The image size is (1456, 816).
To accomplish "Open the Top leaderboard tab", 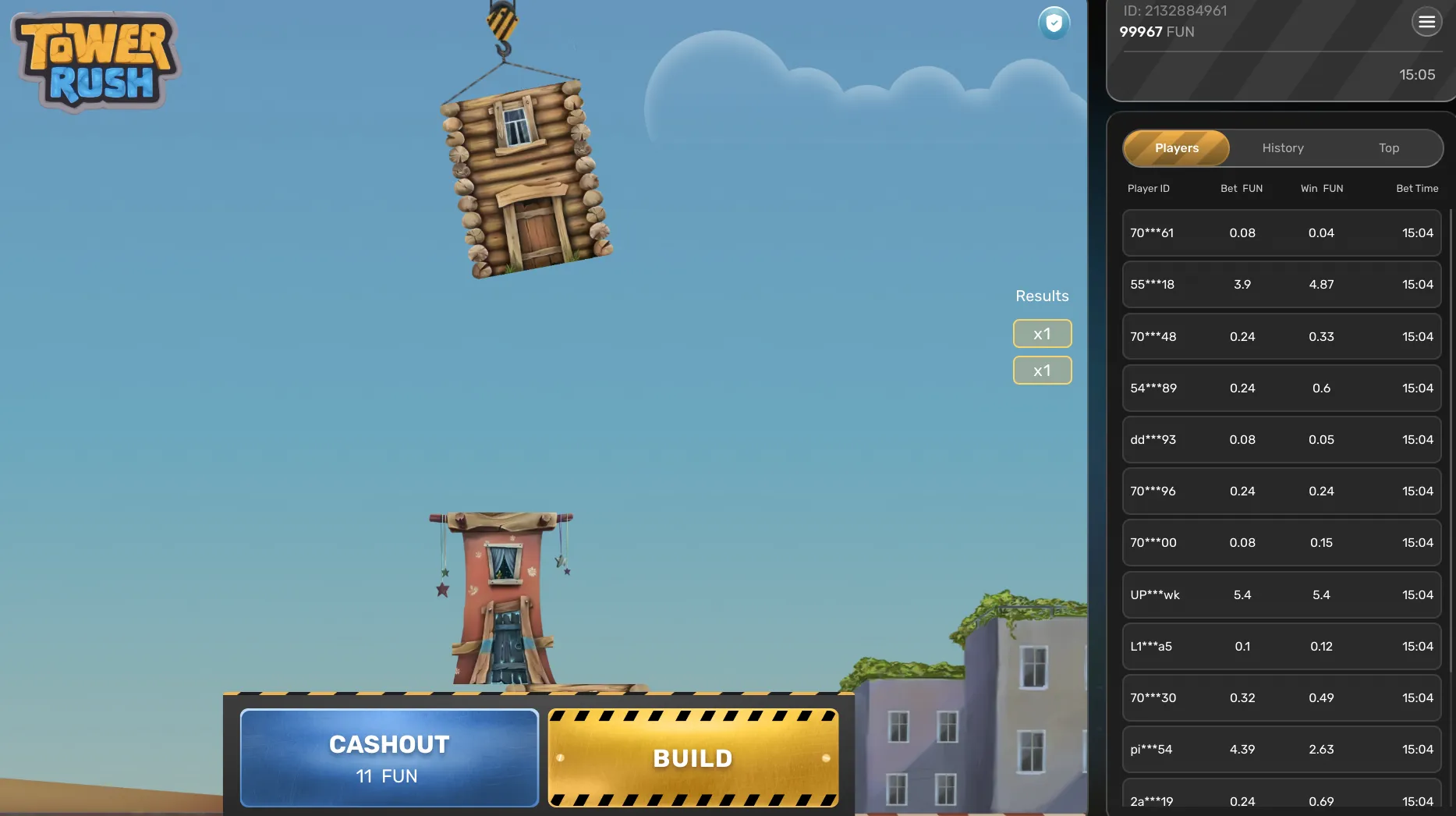I will [1389, 148].
